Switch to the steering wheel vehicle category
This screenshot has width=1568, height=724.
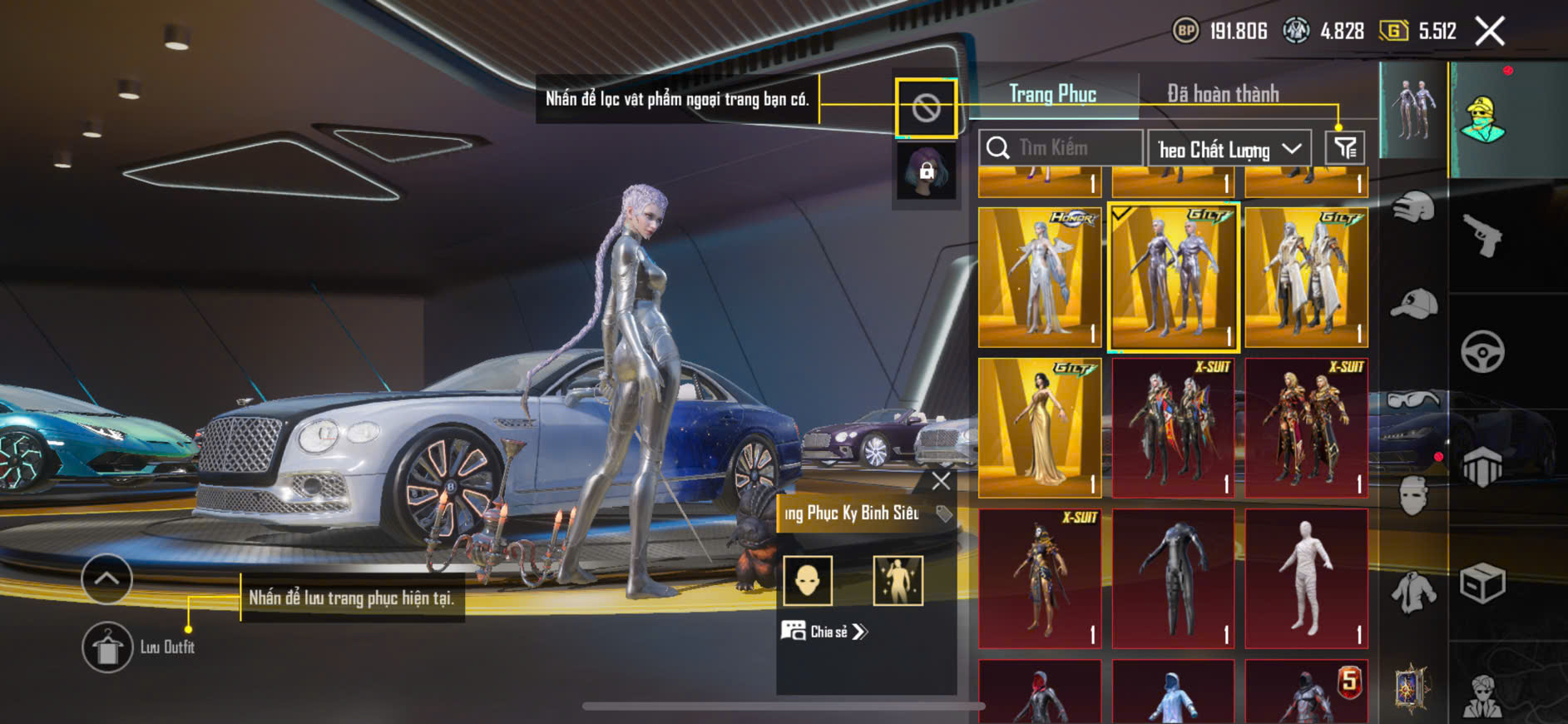pyautogui.click(x=1482, y=351)
